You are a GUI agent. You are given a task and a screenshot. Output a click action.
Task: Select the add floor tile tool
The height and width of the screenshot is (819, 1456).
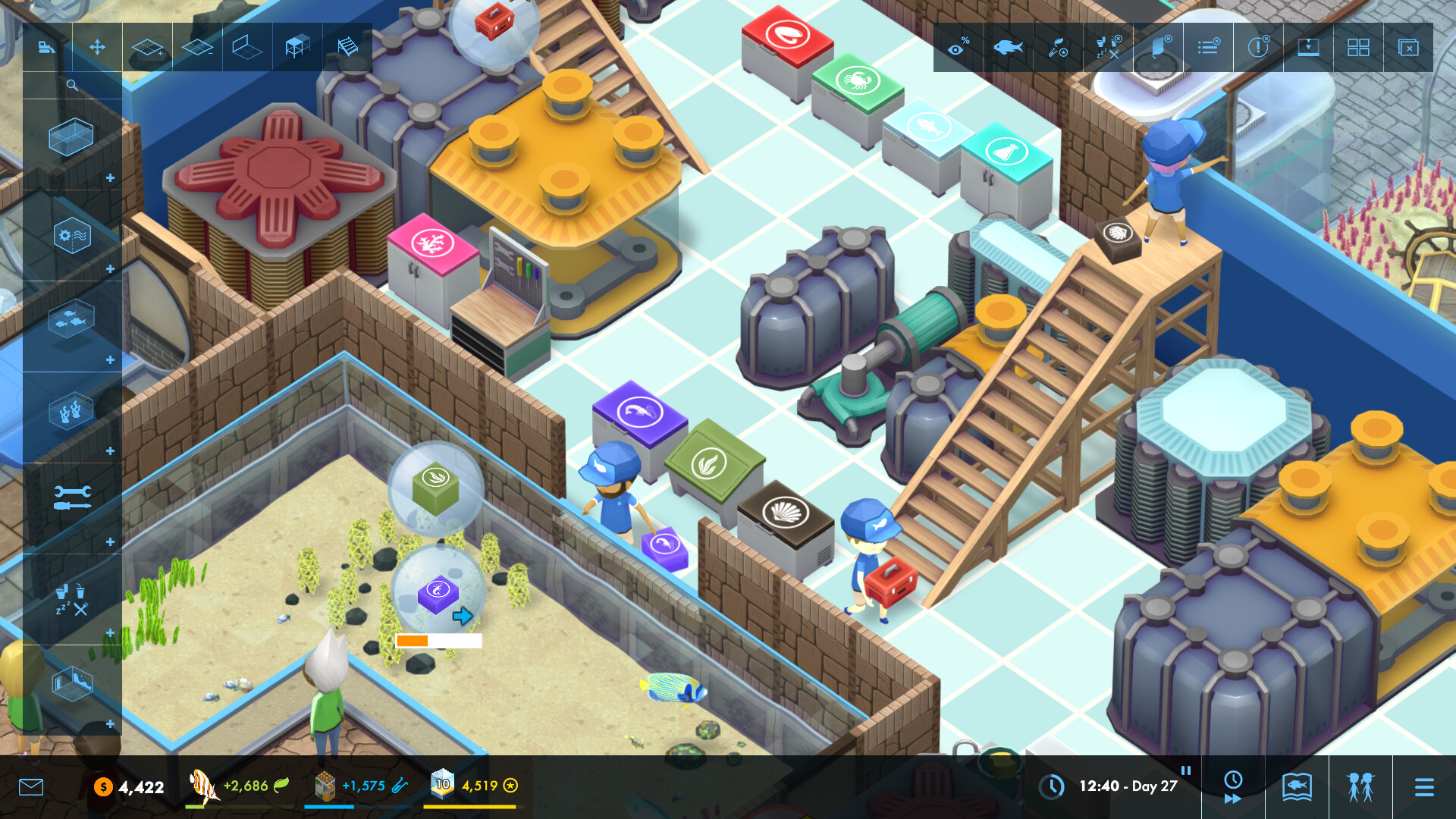pos(147,47)
